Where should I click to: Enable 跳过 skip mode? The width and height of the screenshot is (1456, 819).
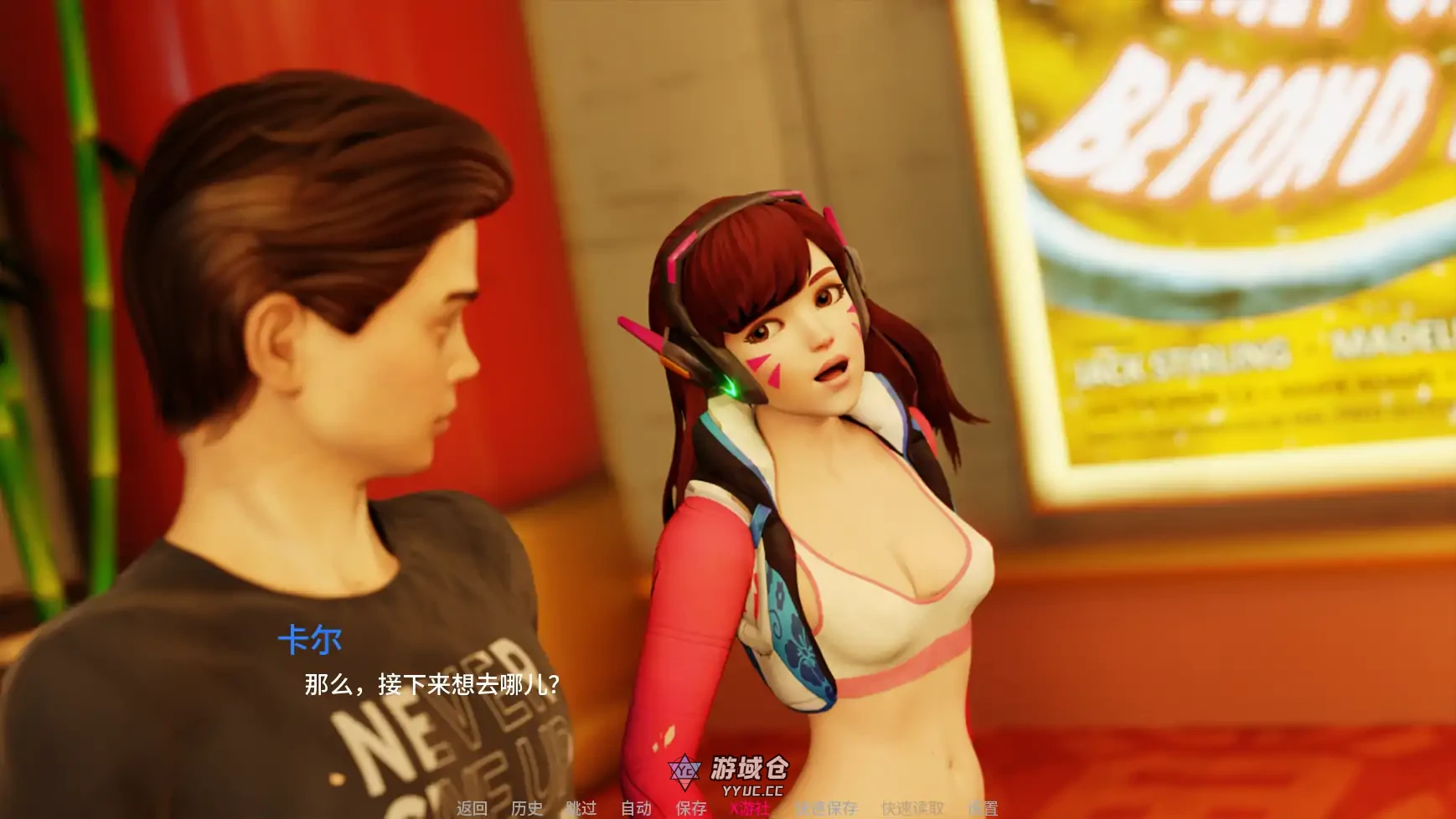tap(583, 809)
